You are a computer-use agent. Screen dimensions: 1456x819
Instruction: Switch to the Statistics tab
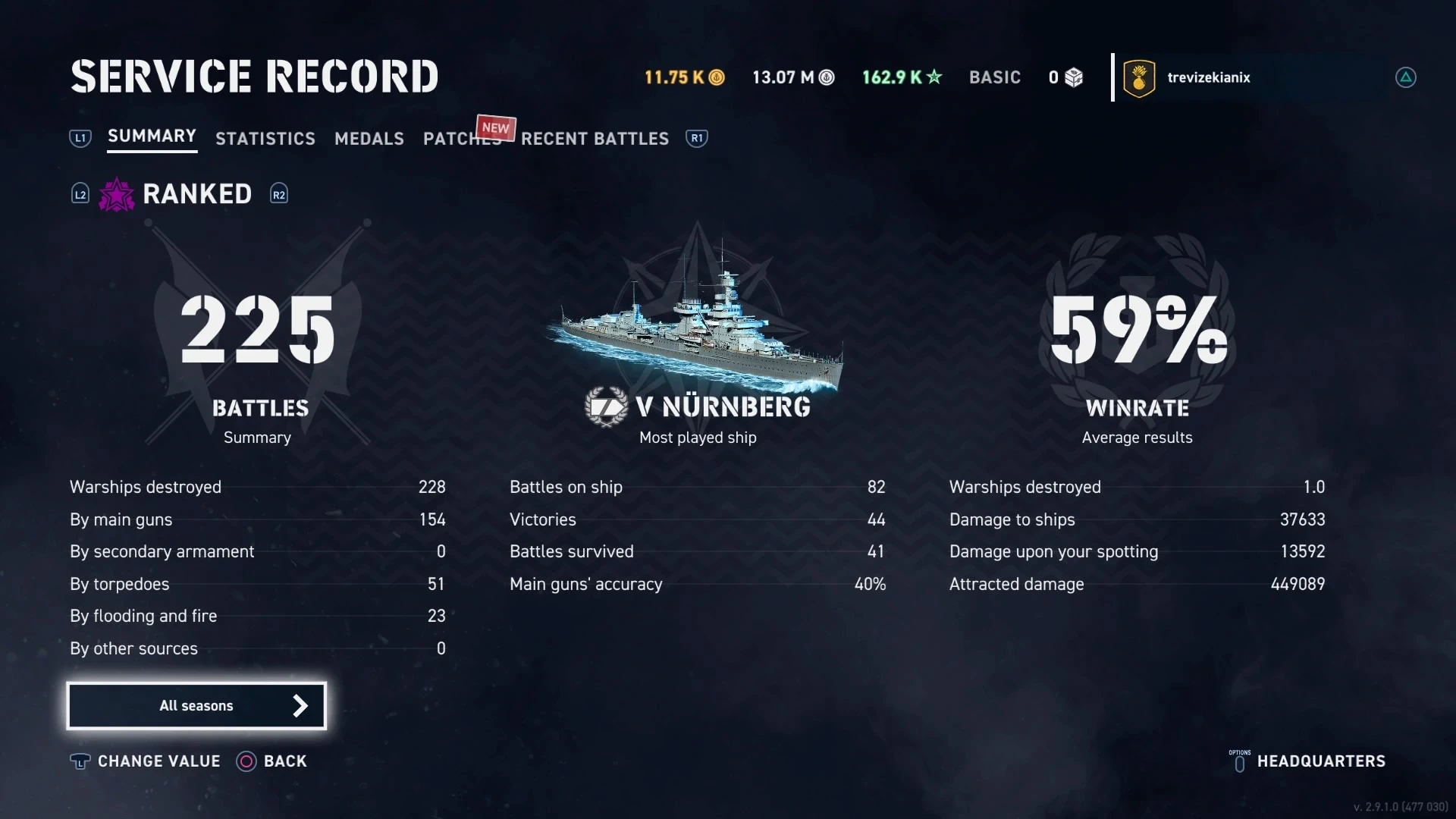click(x=265, y=139)
